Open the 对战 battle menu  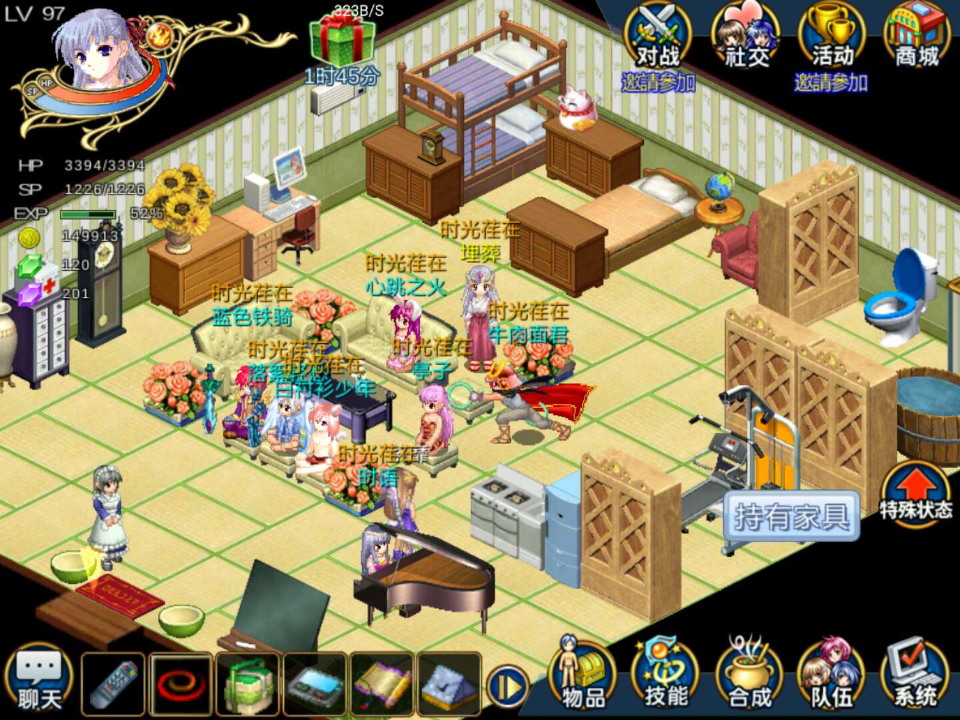pos(658,37)
